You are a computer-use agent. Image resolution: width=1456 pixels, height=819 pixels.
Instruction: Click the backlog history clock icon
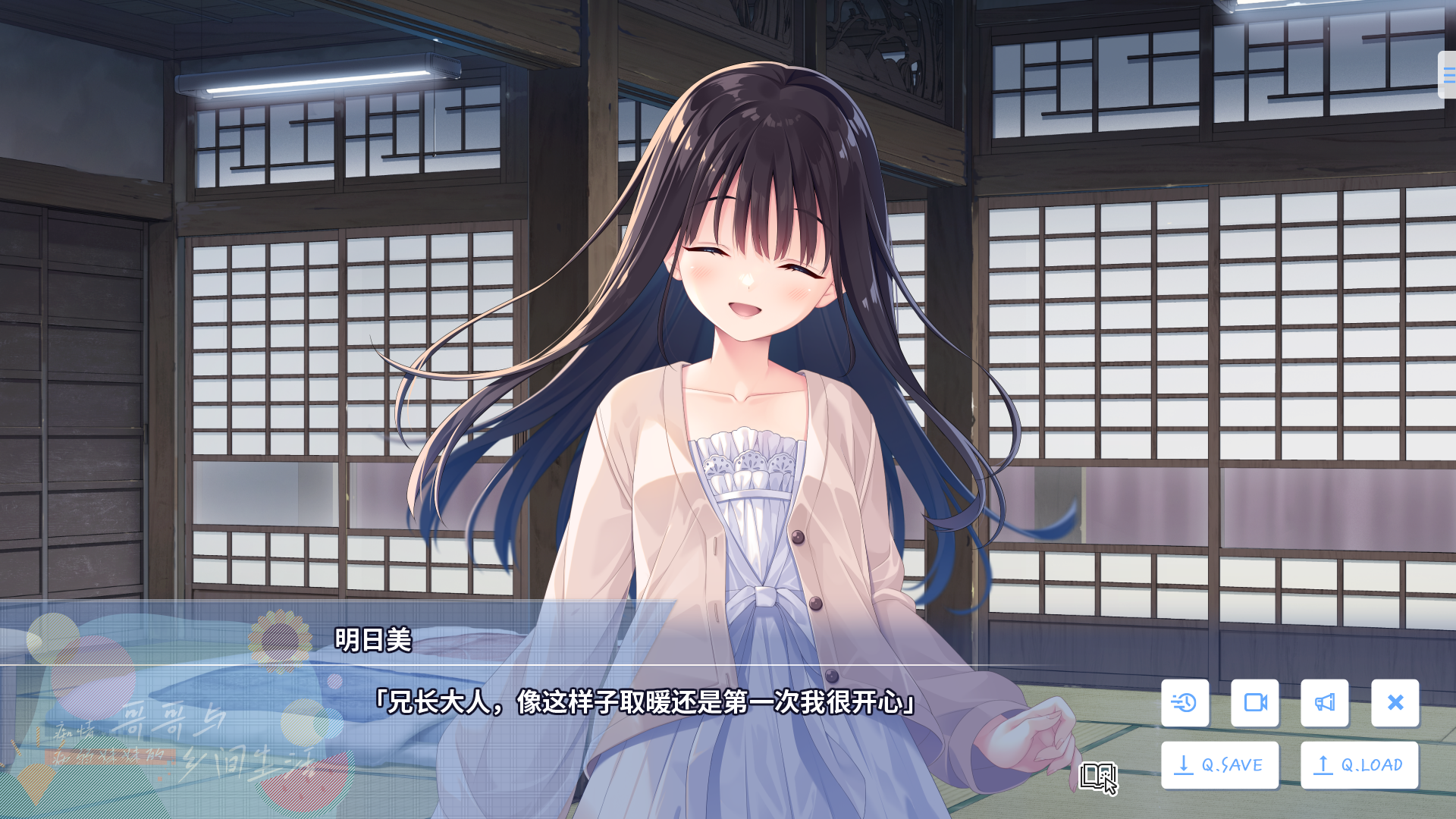pos(1185,703)
